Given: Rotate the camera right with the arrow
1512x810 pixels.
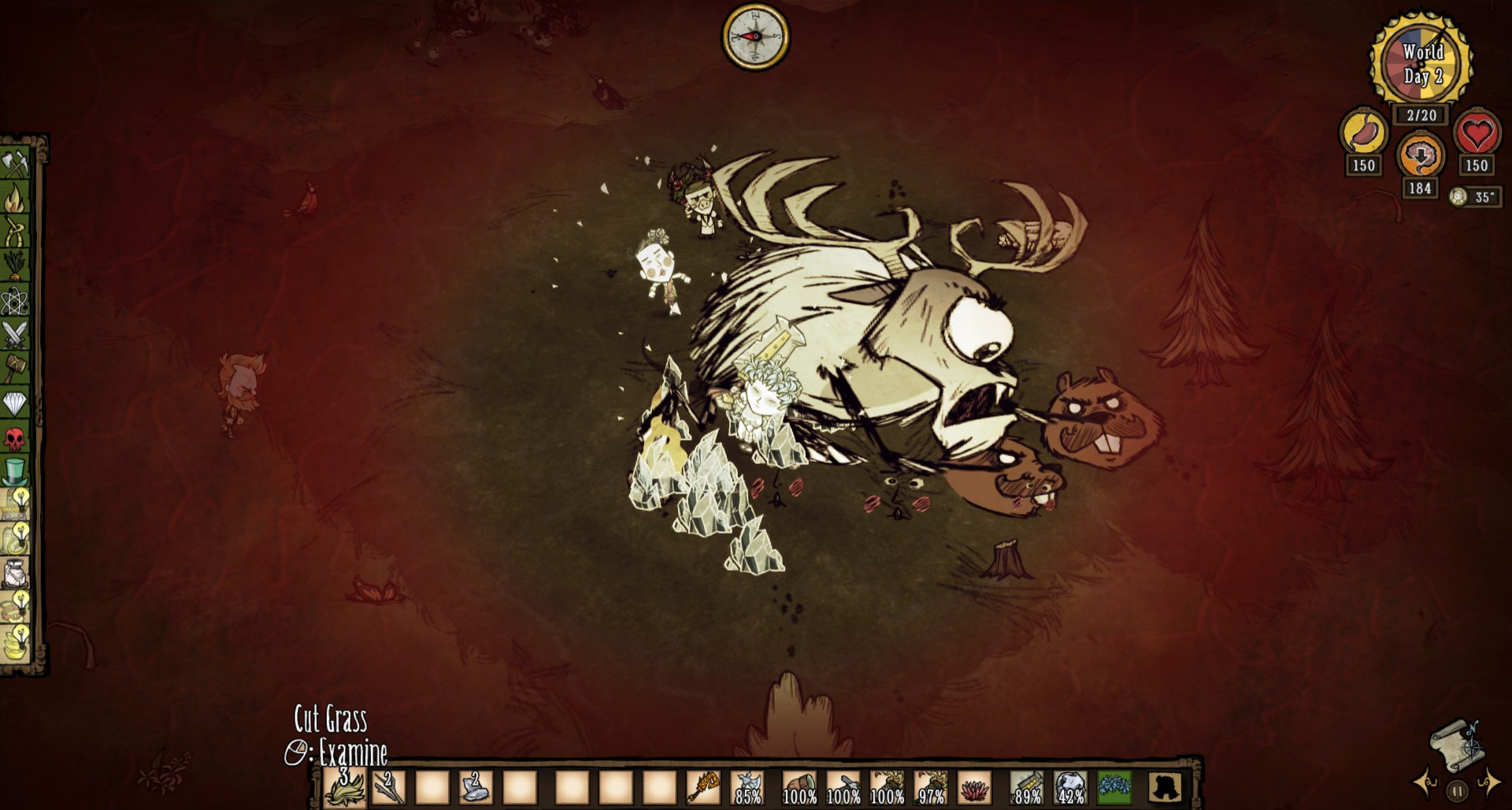Looking at the screenshot, I should 1488,784.
